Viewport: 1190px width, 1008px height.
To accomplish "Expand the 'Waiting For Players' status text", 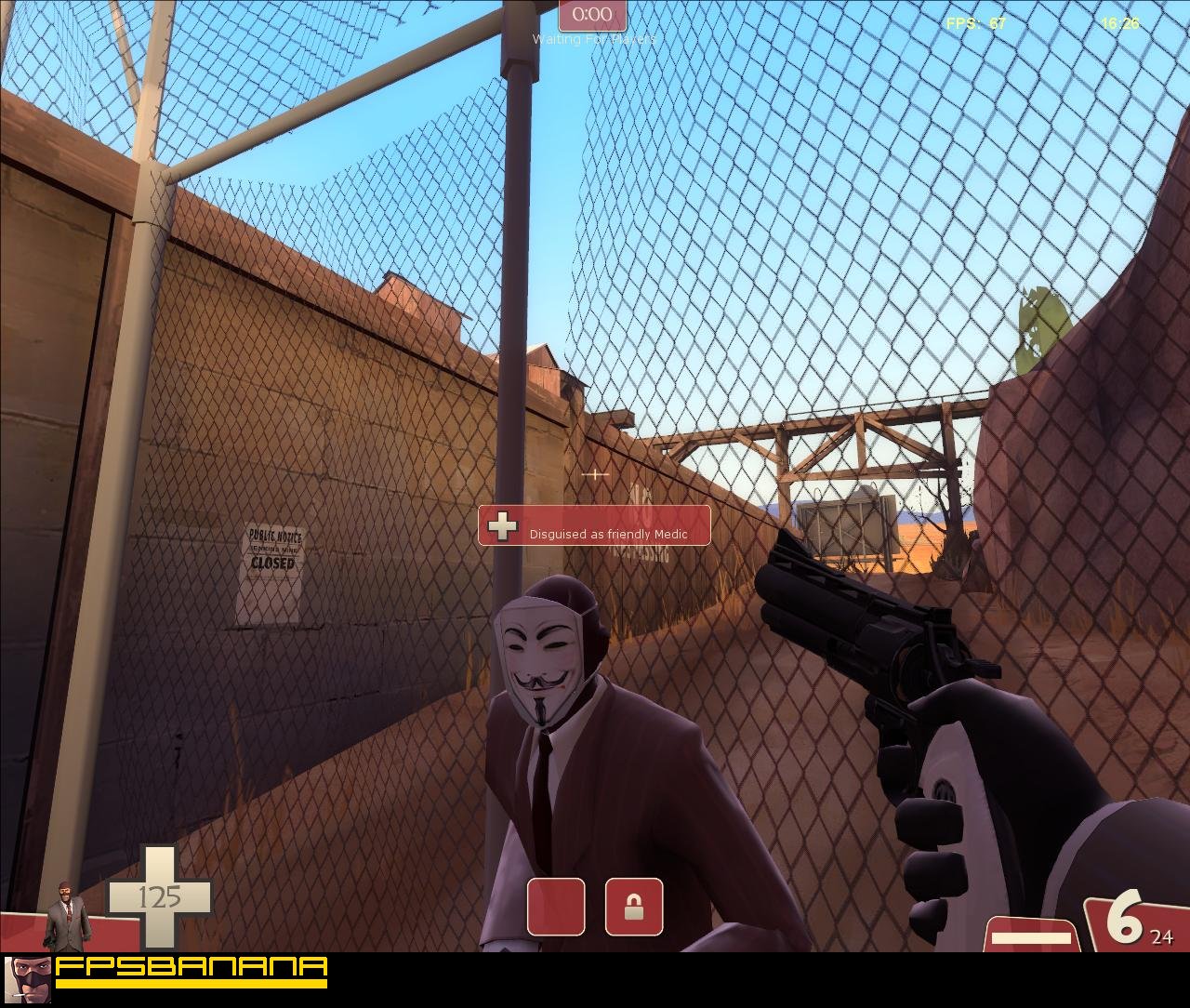I will [x=594, y=38].
